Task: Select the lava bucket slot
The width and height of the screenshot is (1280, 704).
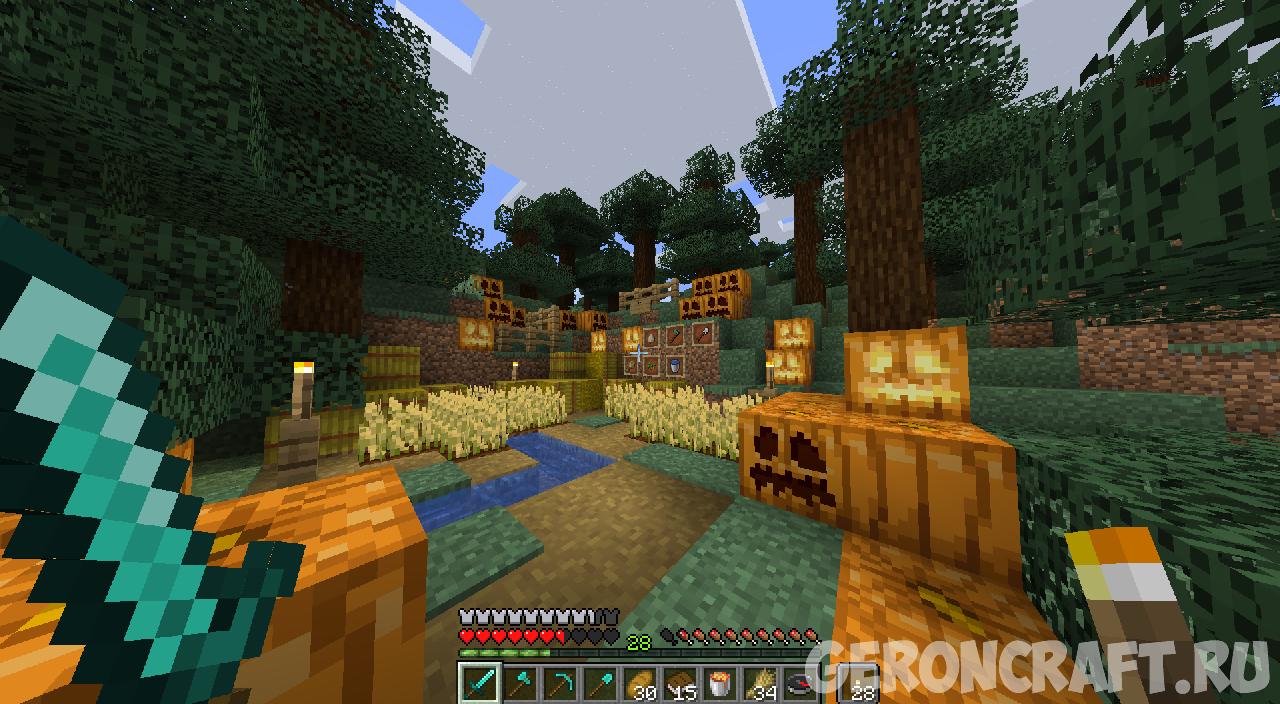Action: point(718,683)
